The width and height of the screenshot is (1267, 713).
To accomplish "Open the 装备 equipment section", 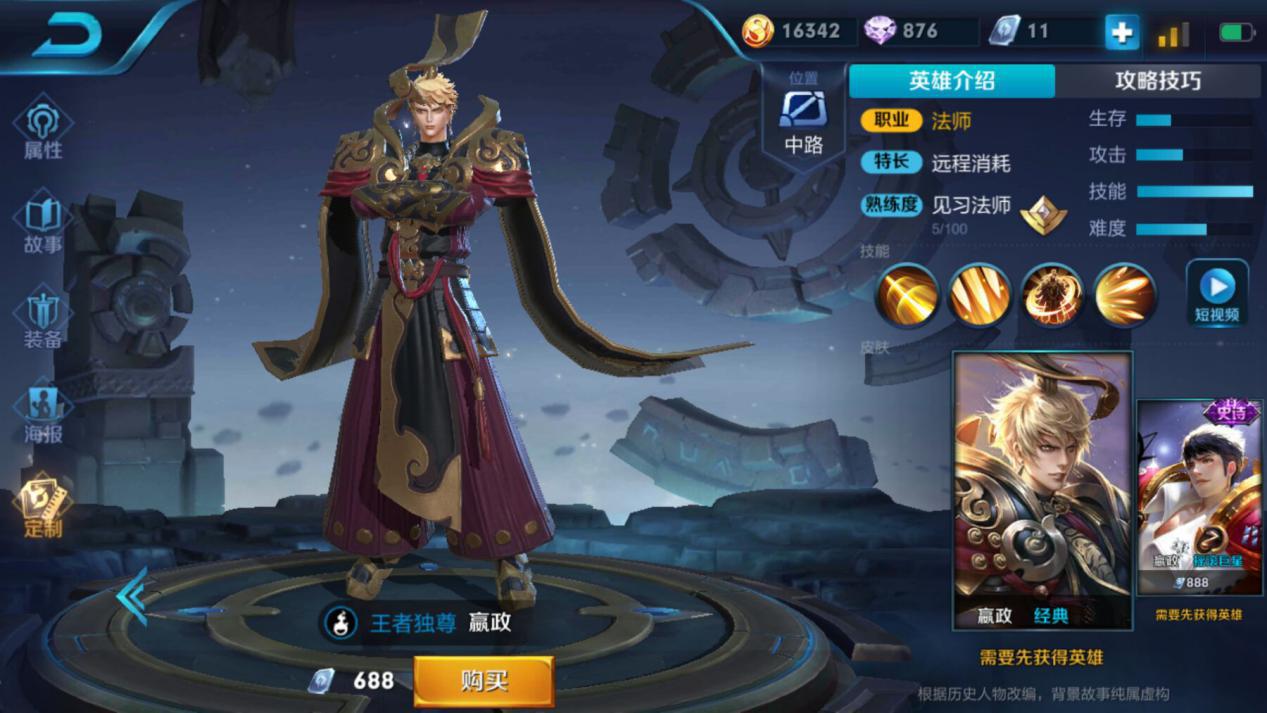I will (x=43, y=318).
